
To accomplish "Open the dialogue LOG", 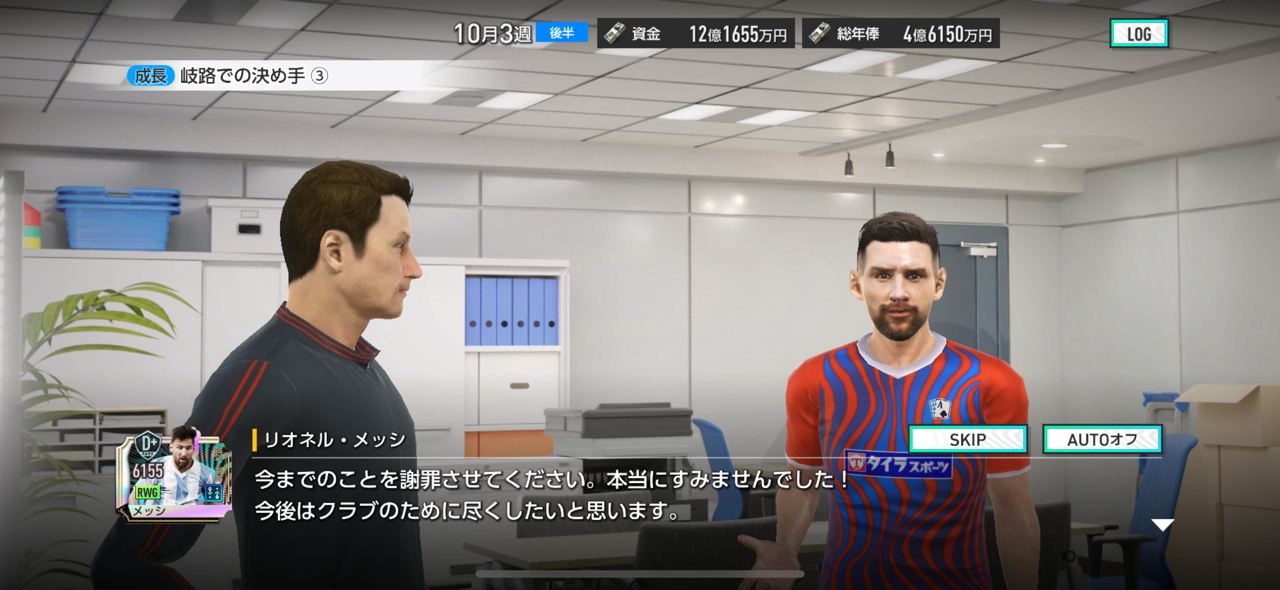I will pyautogui.click(x=1139, y=34).
